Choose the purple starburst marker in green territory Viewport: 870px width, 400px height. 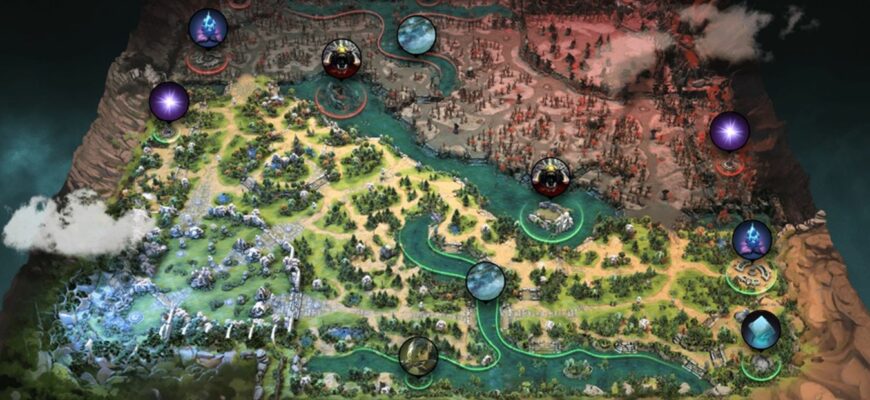[168, 102]
